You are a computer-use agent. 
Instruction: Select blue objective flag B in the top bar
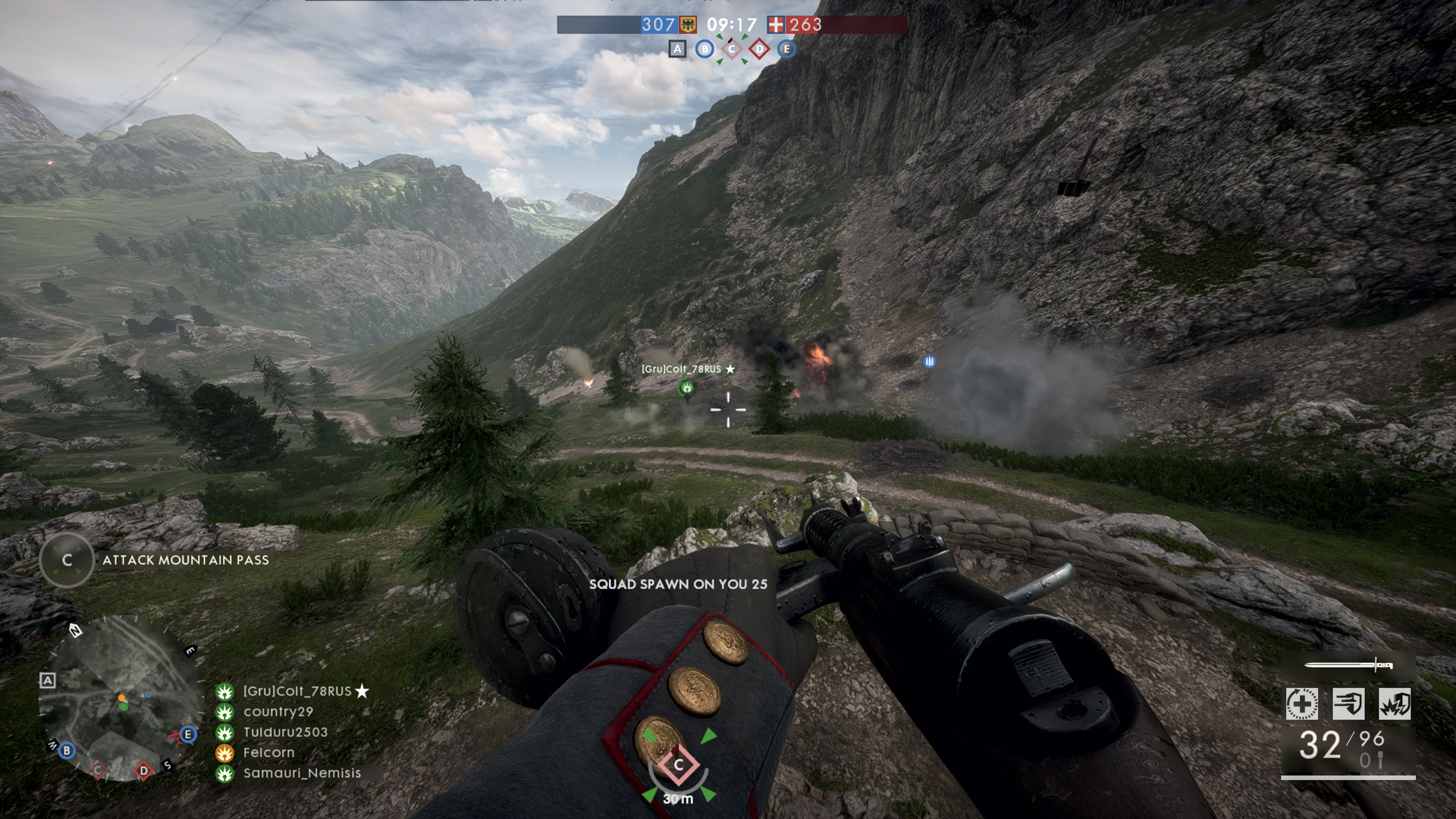click(x=704, y=49)
